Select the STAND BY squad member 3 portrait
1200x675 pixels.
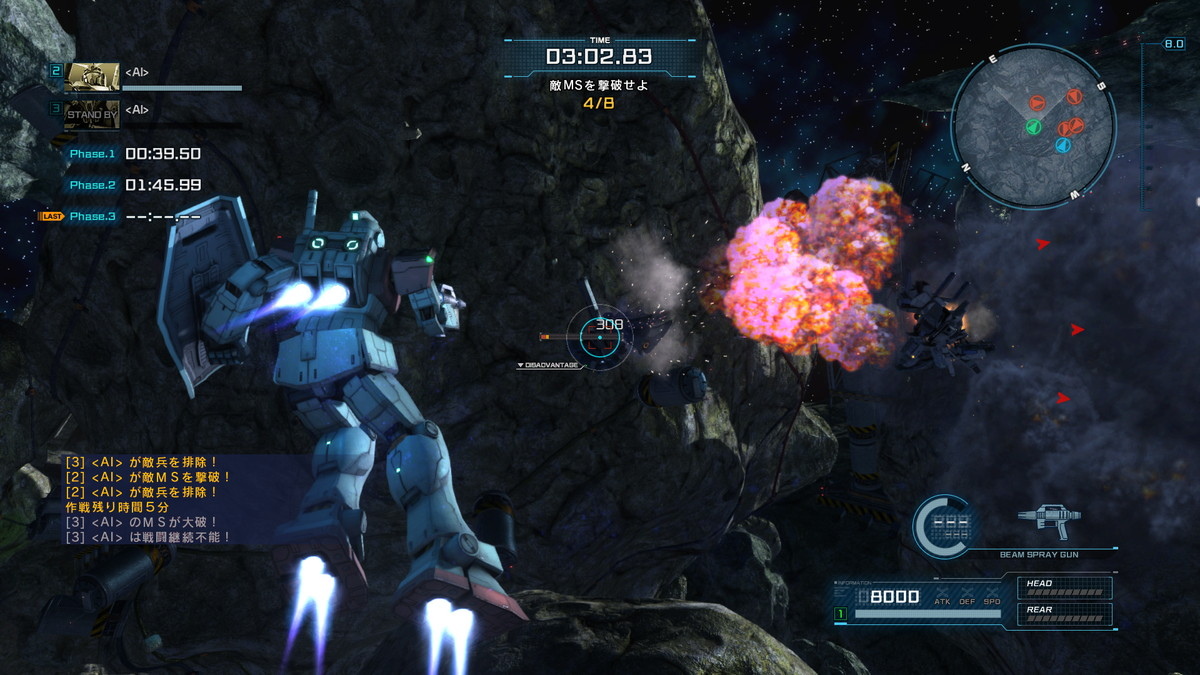[x=92, y=115]
